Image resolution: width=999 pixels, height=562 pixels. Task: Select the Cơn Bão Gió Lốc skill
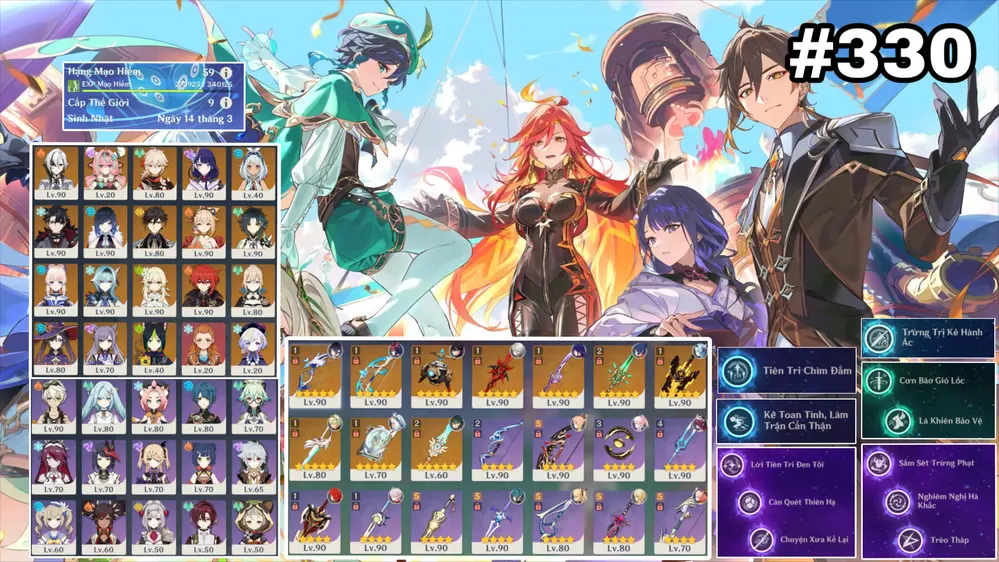click(928, 381)
